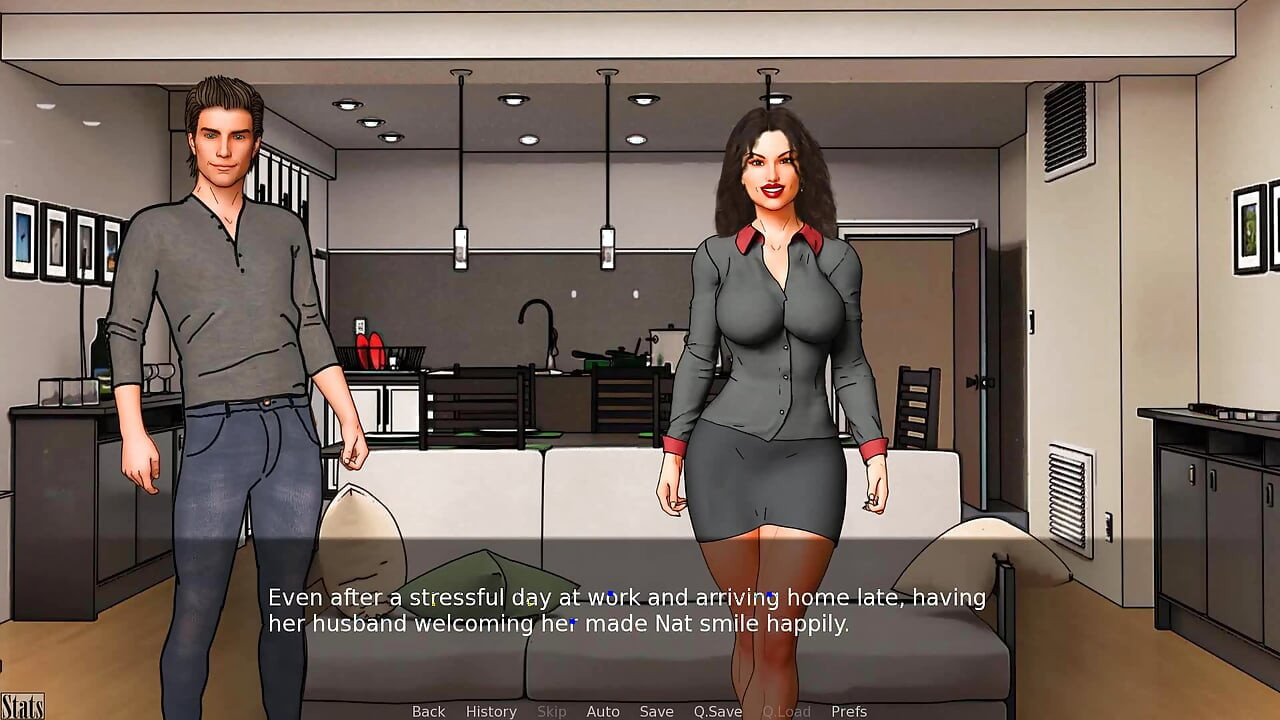Load the last quicksave via Q.Load

tap(785, 711)
